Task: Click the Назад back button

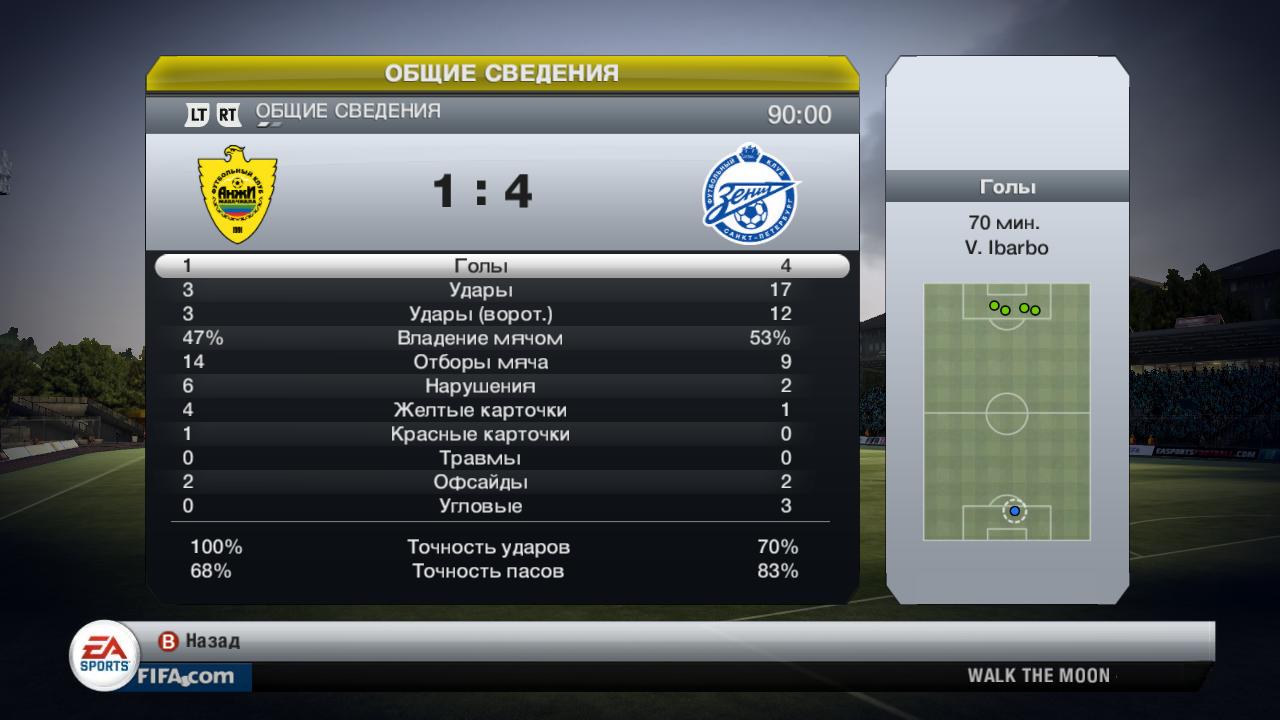Action: [x=200, y=641]
